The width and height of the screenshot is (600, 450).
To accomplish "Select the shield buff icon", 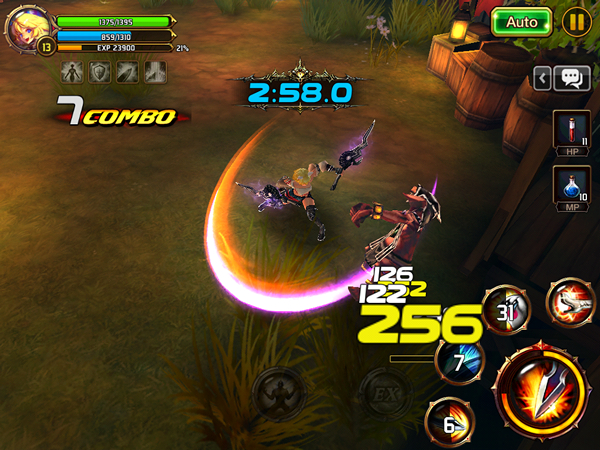I will coord(100,72).
